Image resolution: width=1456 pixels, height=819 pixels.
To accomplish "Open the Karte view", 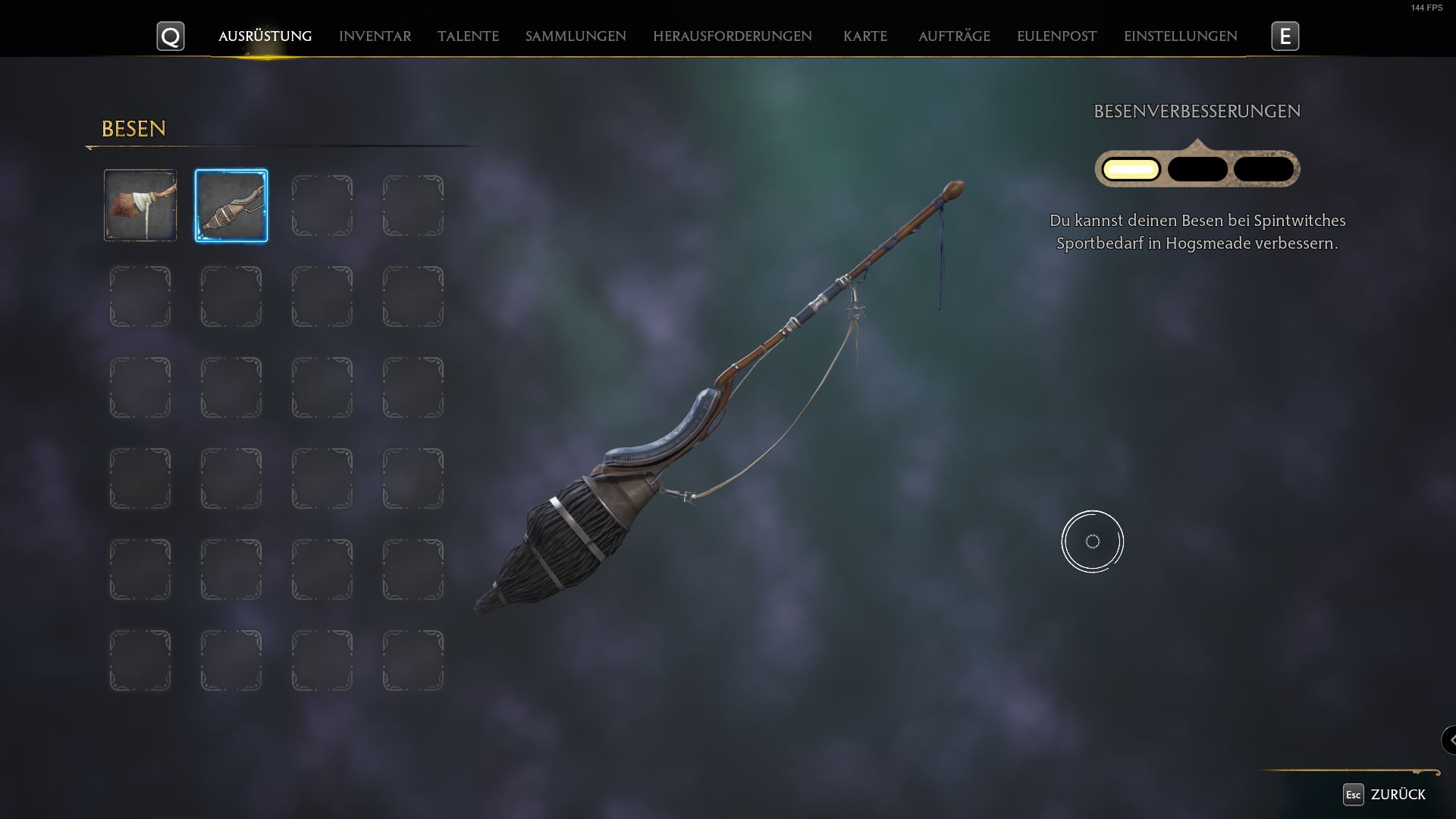I will click(865, 36).
